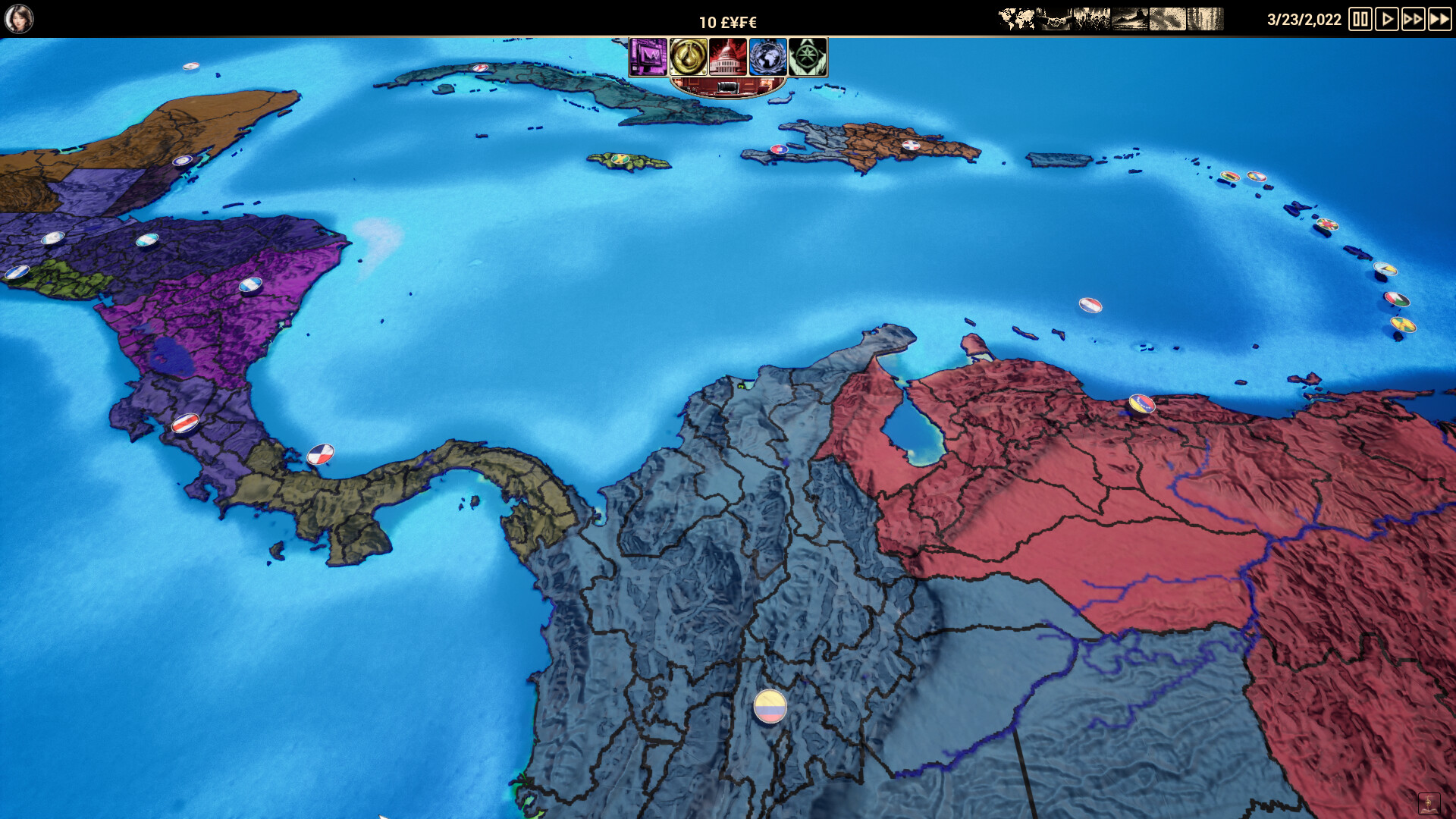Resume simulation with the play button

(x=1386, y=19)
